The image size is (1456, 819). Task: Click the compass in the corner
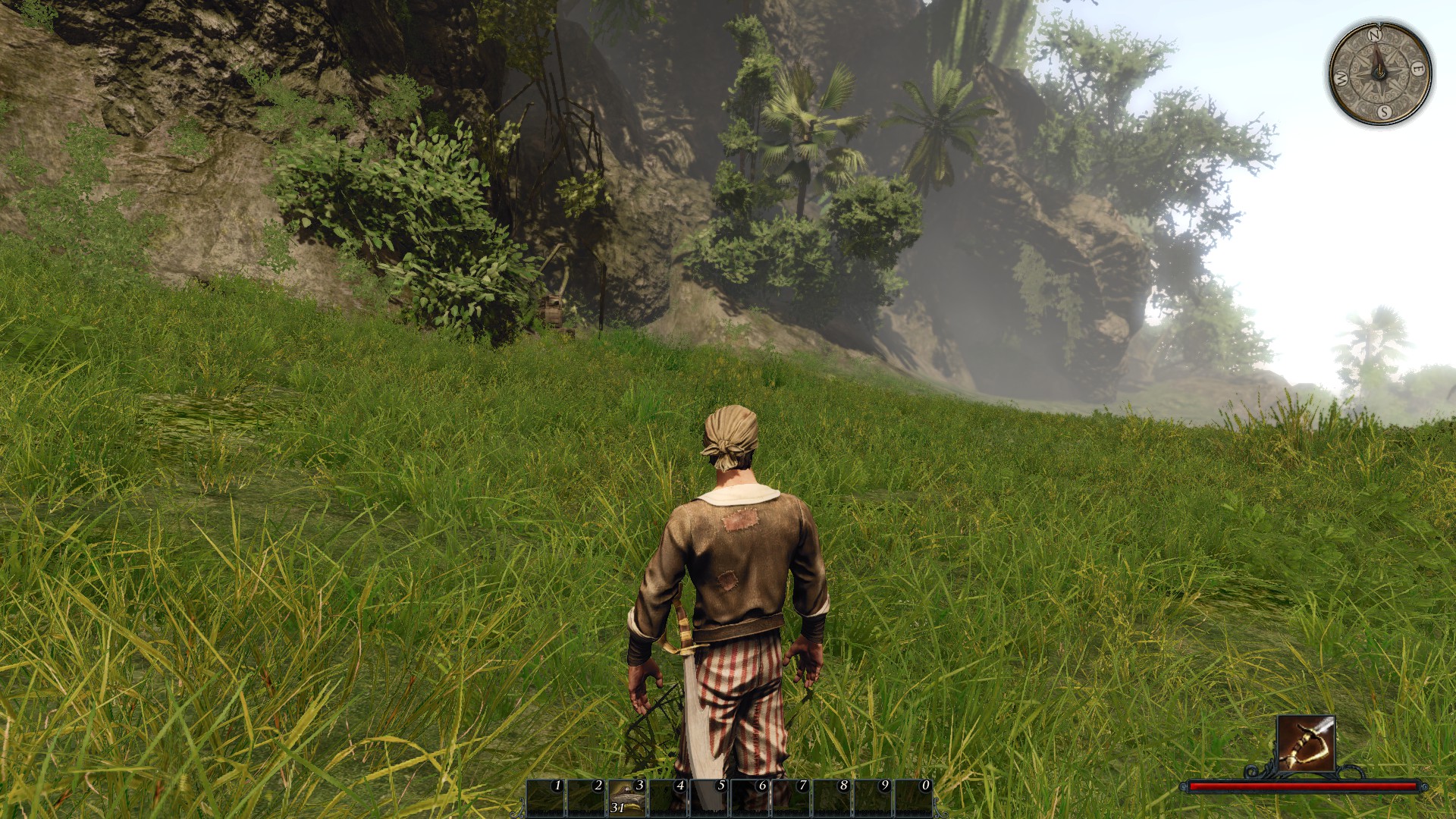(x=1380, y=73)
